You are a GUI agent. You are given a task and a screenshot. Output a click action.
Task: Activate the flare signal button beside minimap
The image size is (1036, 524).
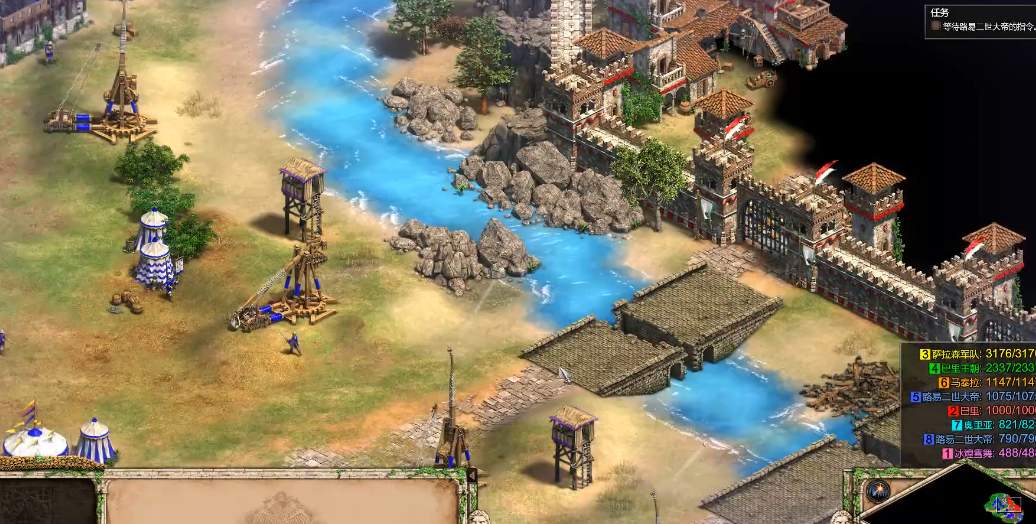(x=880, y=491)
